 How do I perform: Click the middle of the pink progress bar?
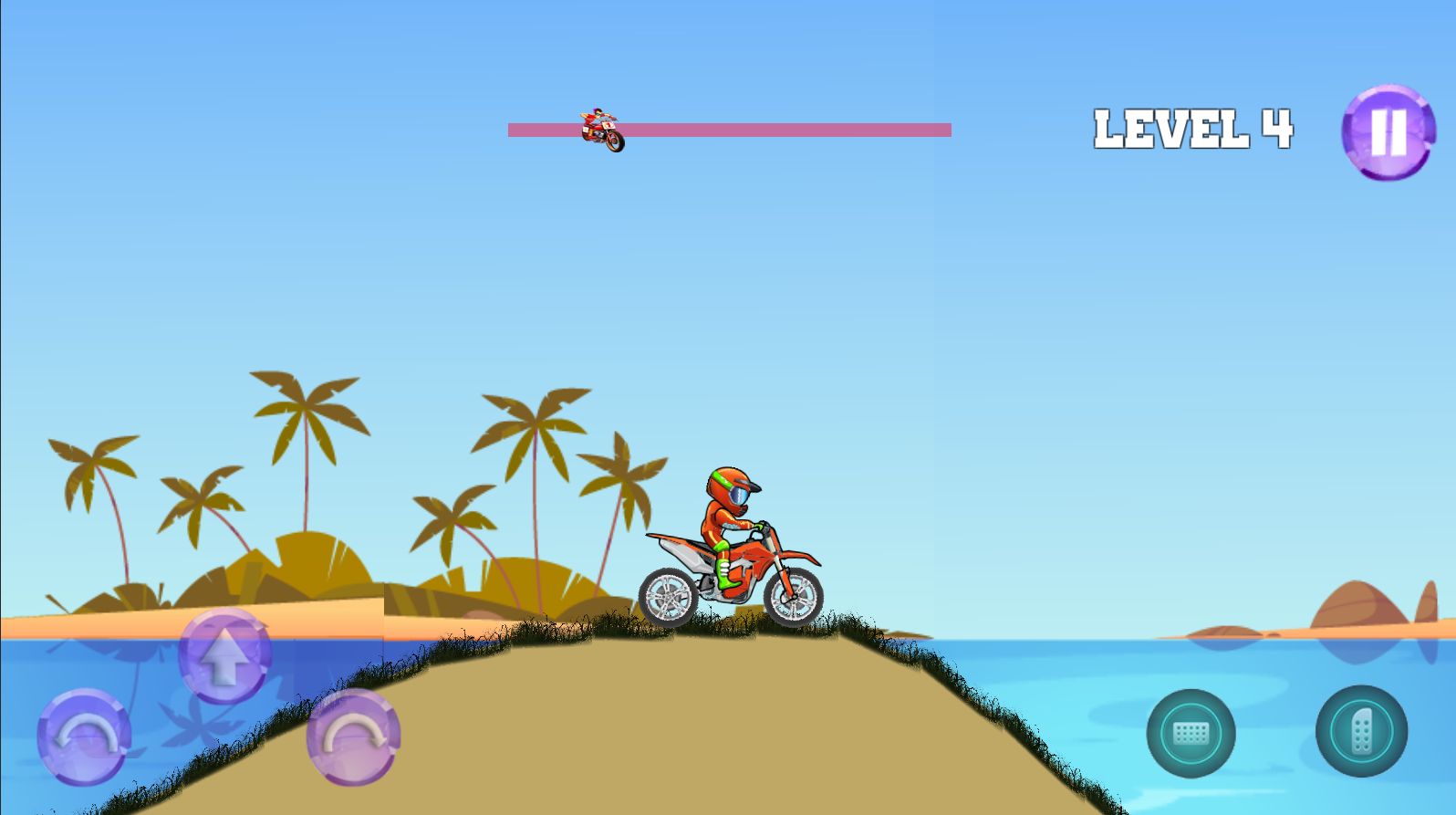click(730, 130)
